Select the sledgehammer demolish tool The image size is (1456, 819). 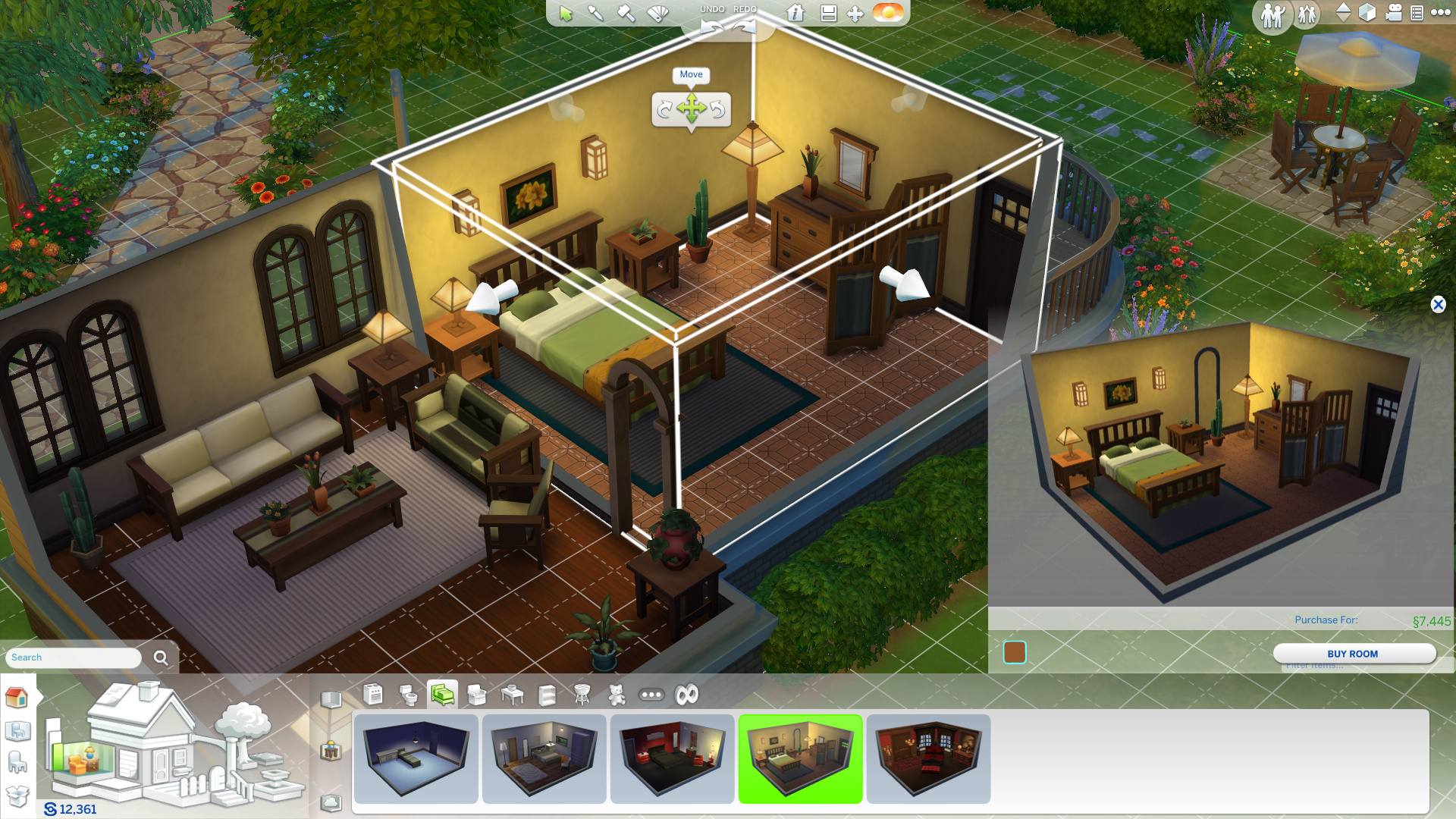click(x=624, y=13)
